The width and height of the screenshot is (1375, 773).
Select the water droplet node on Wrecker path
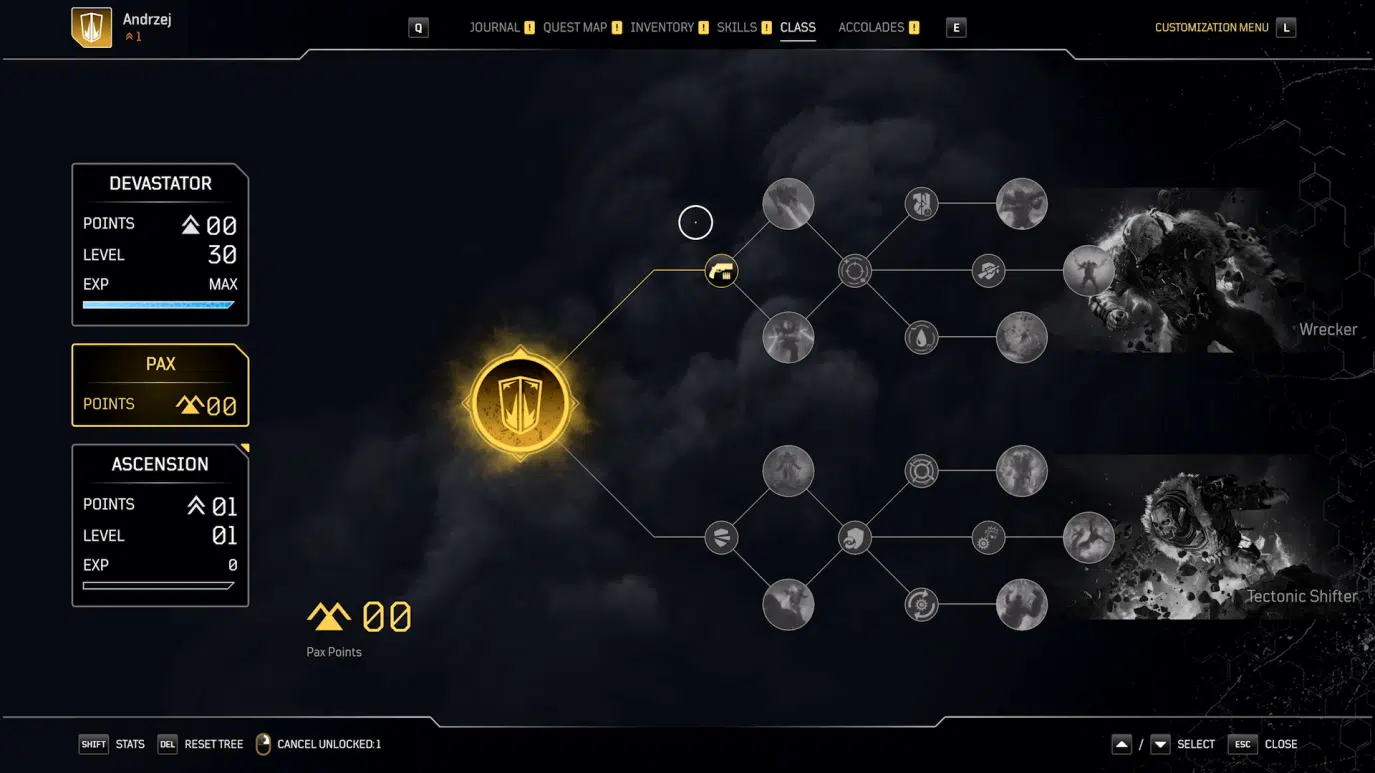921,337
